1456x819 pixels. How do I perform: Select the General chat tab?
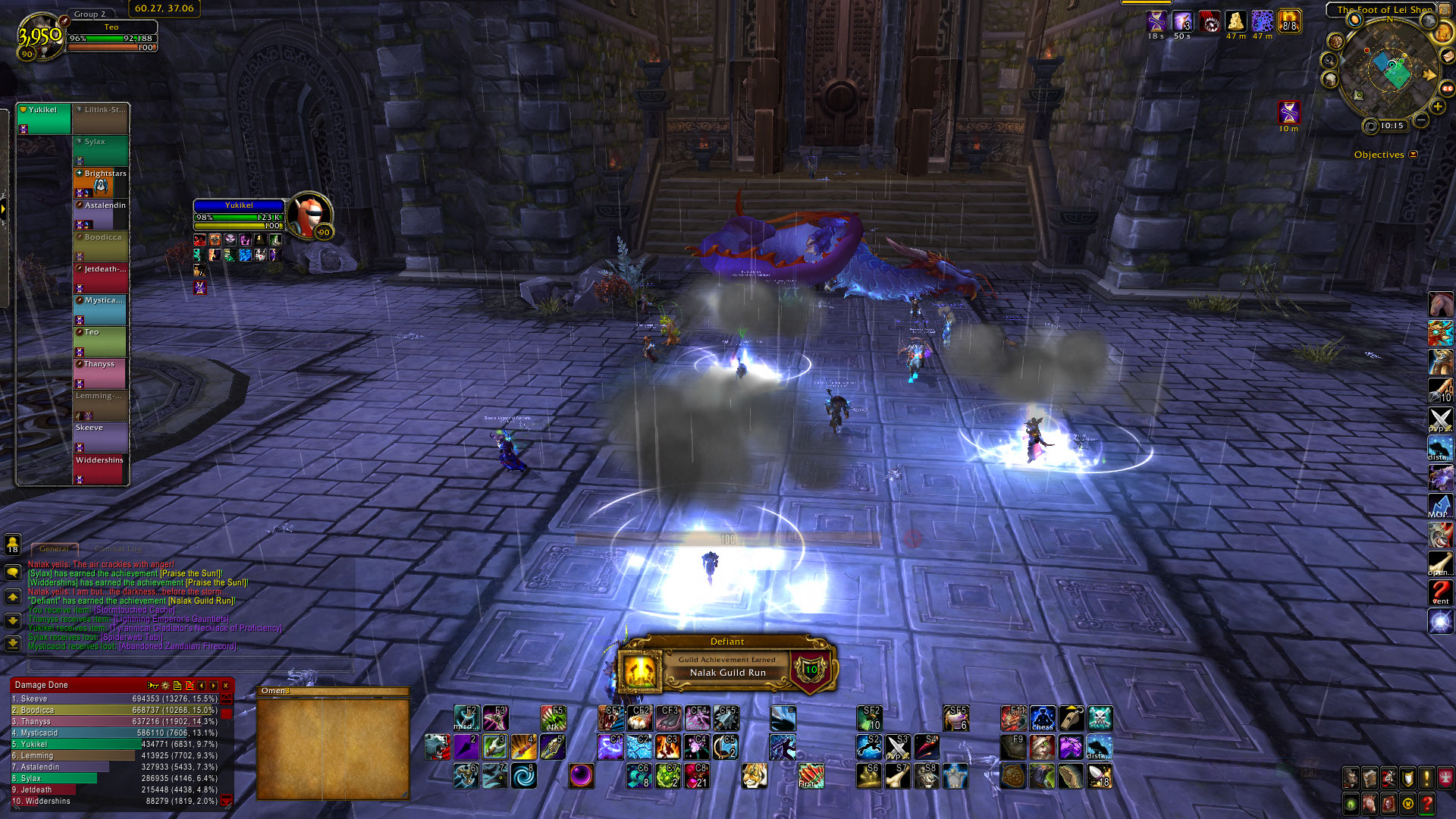click(x=54, y=548)
